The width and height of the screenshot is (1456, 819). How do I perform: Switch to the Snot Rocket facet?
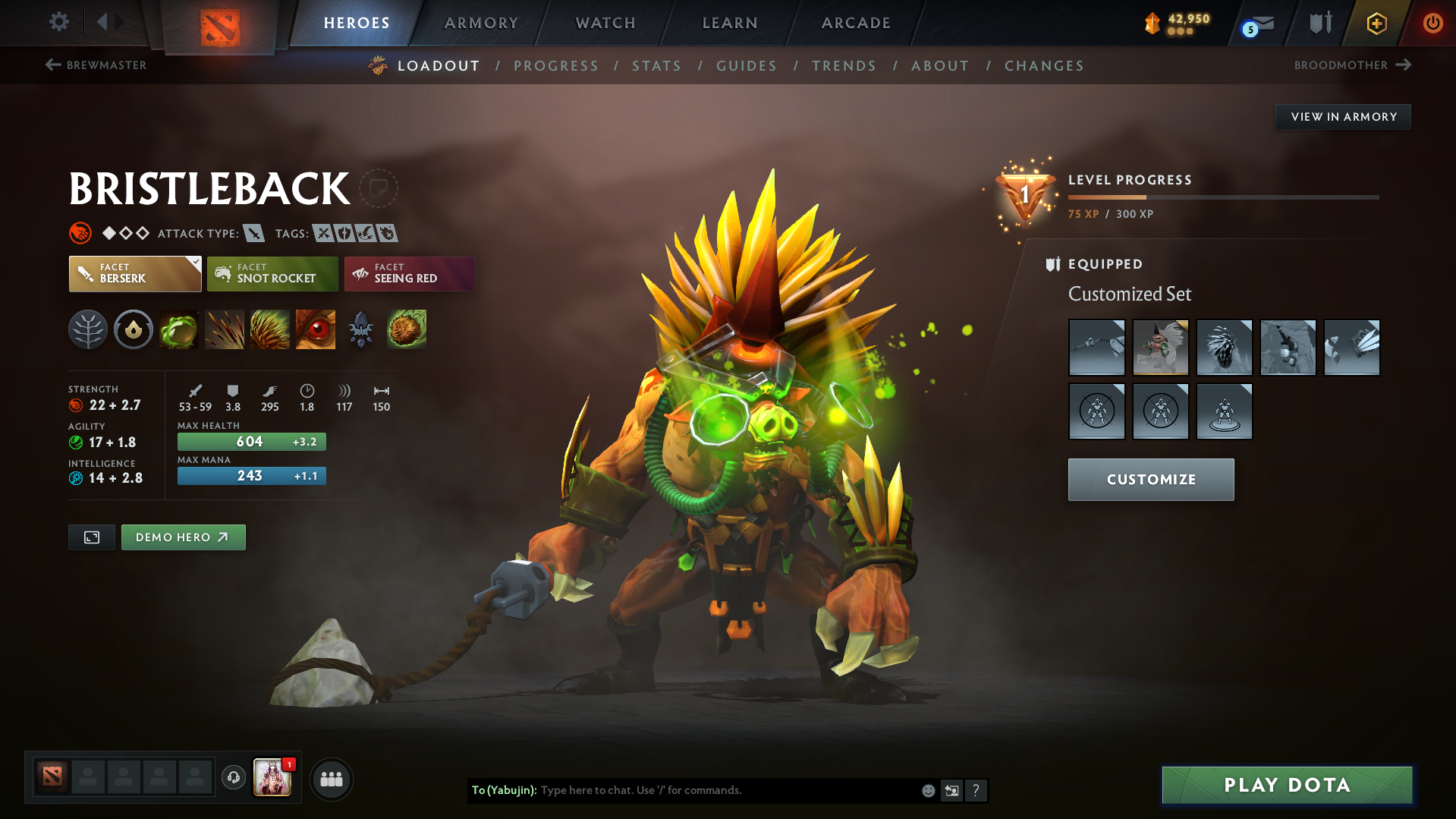tap(272, 274)
